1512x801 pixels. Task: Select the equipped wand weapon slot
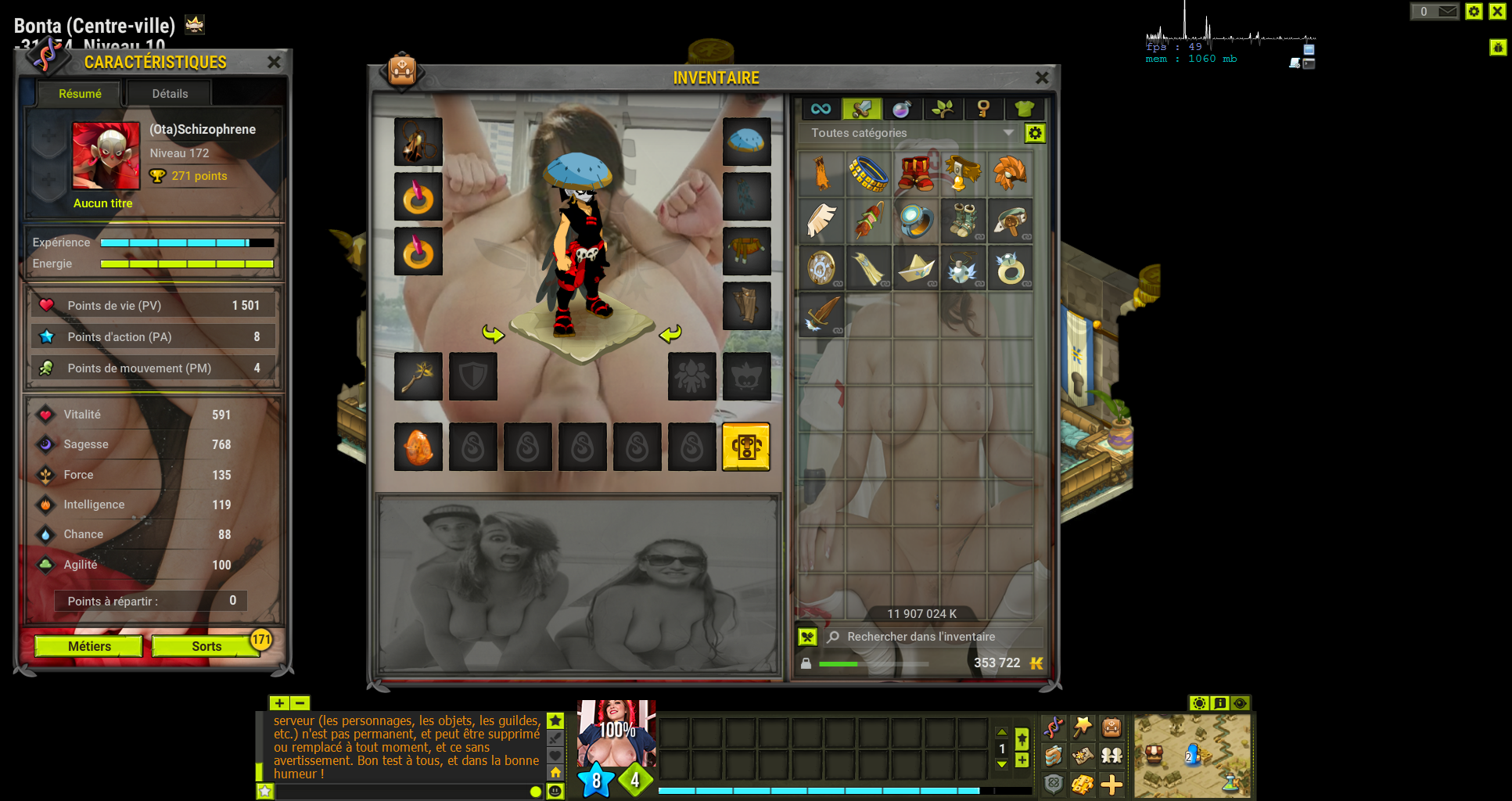(x=418, y=376)
